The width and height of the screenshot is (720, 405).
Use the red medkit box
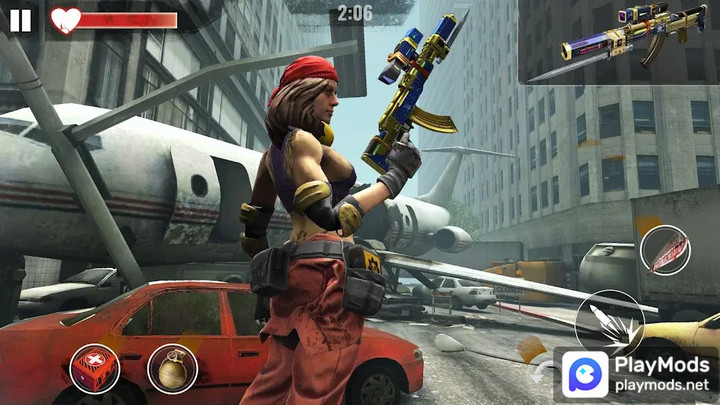[94, 368]
